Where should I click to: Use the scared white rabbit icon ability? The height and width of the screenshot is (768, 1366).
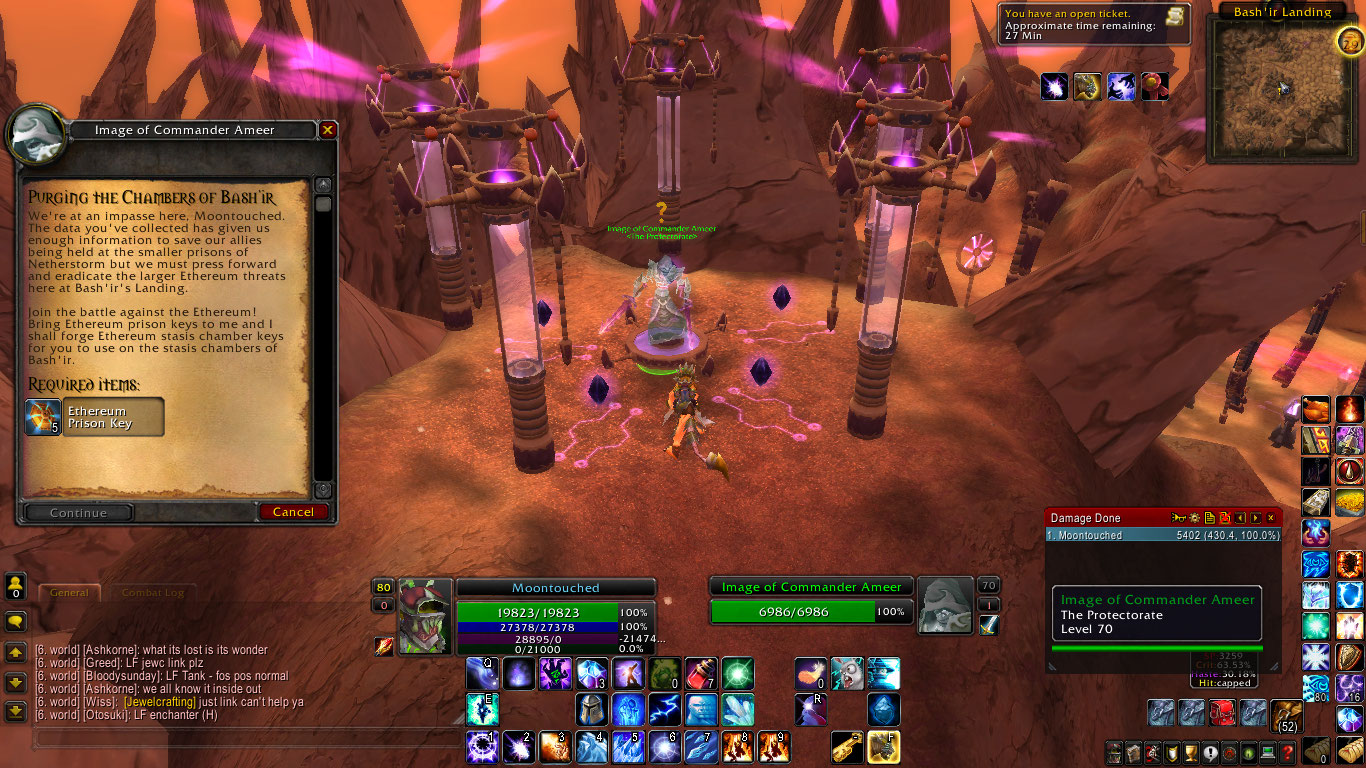847,674
